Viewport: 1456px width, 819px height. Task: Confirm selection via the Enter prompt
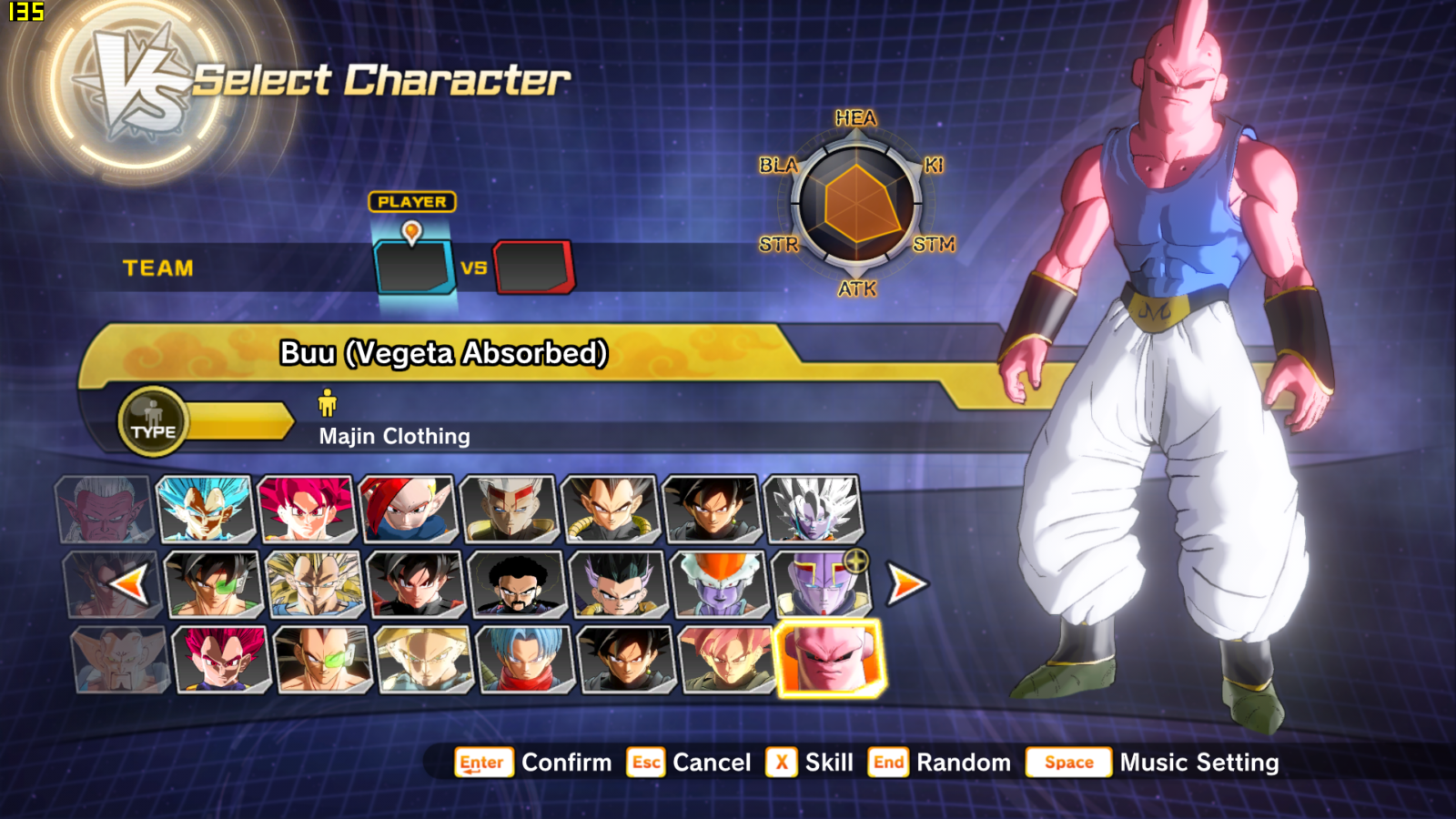point(483,763)
